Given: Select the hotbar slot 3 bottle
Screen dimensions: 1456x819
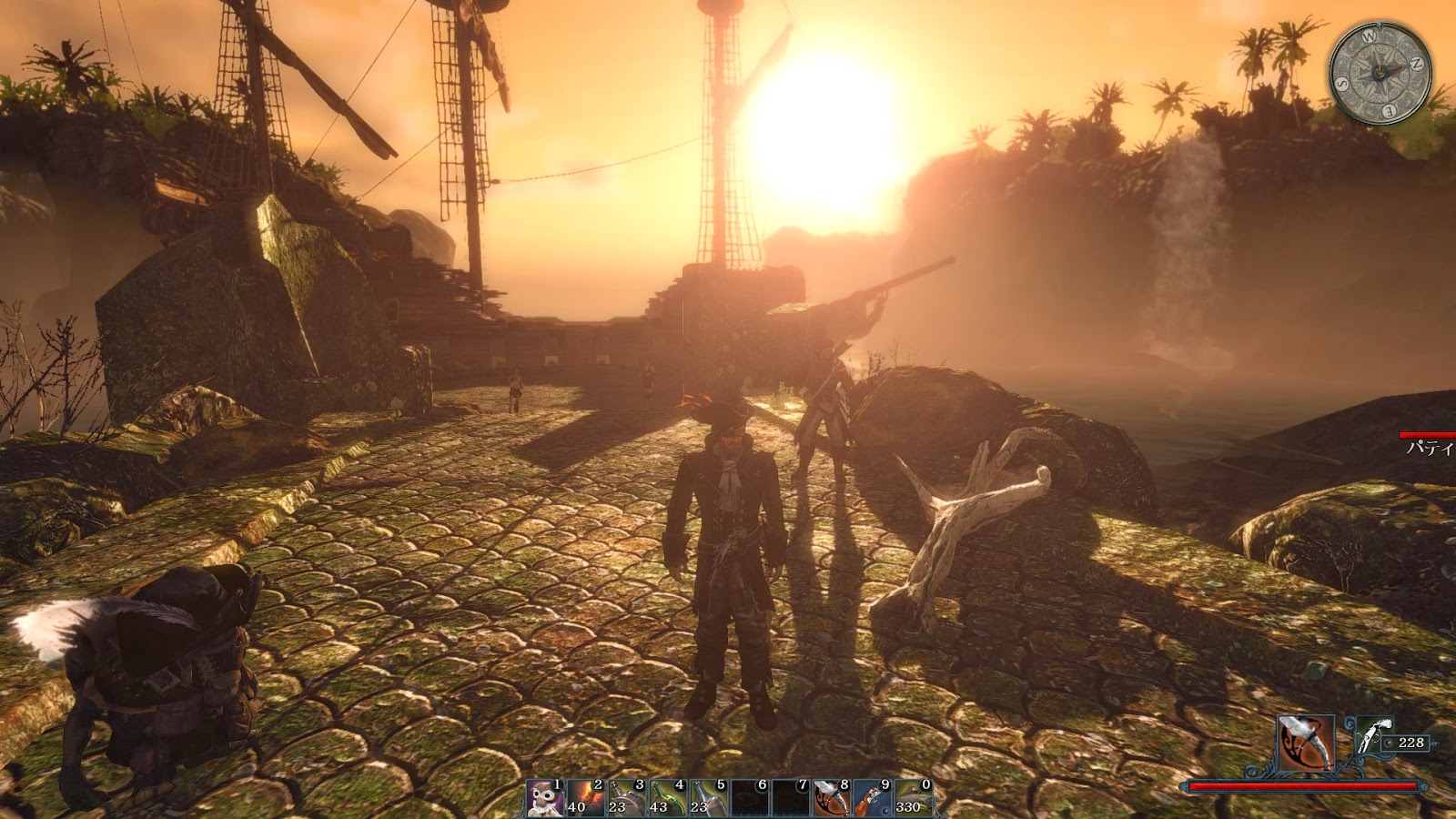Looking at the screenshot, I should [x=626, y=798].
